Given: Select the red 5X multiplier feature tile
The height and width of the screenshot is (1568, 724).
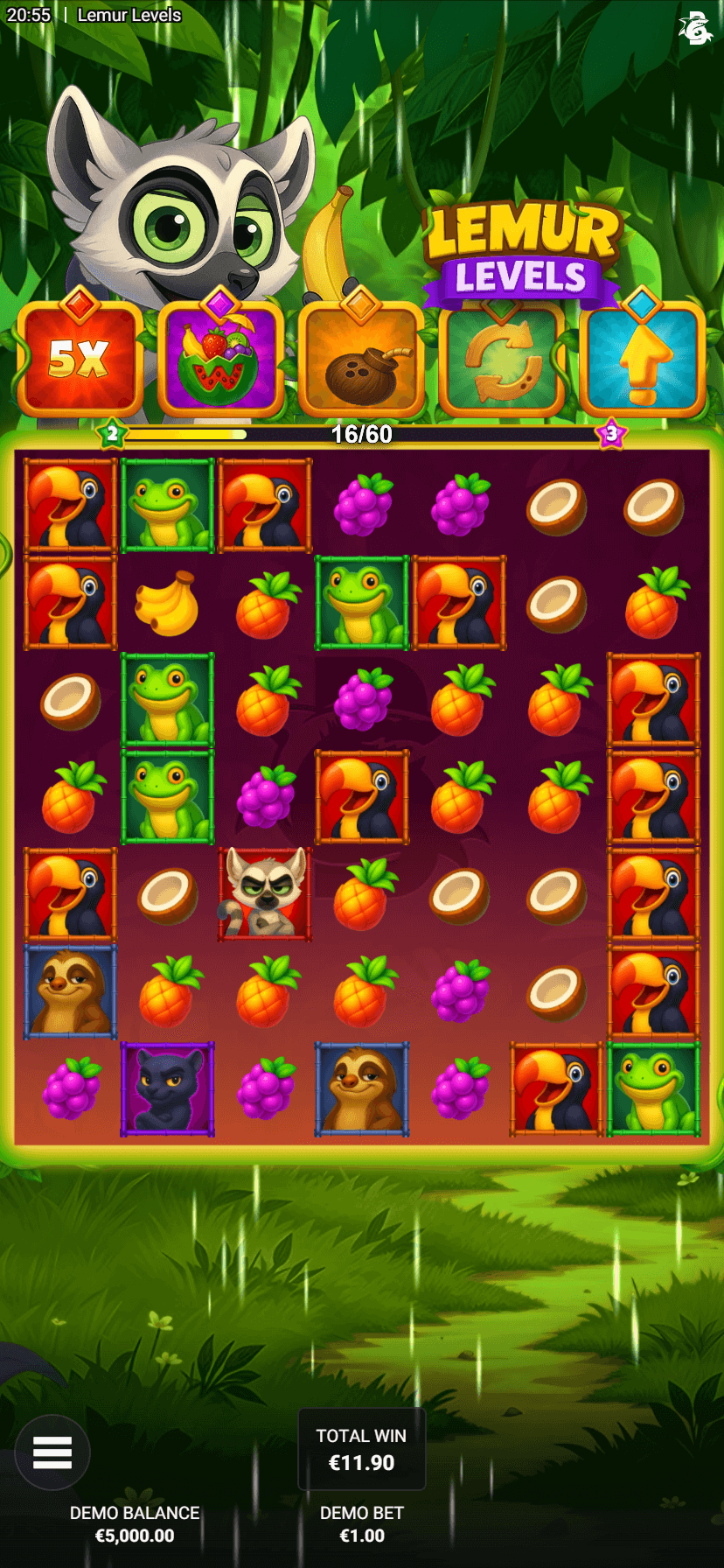Looking at the screenshot, I should [x=80, y=359].
